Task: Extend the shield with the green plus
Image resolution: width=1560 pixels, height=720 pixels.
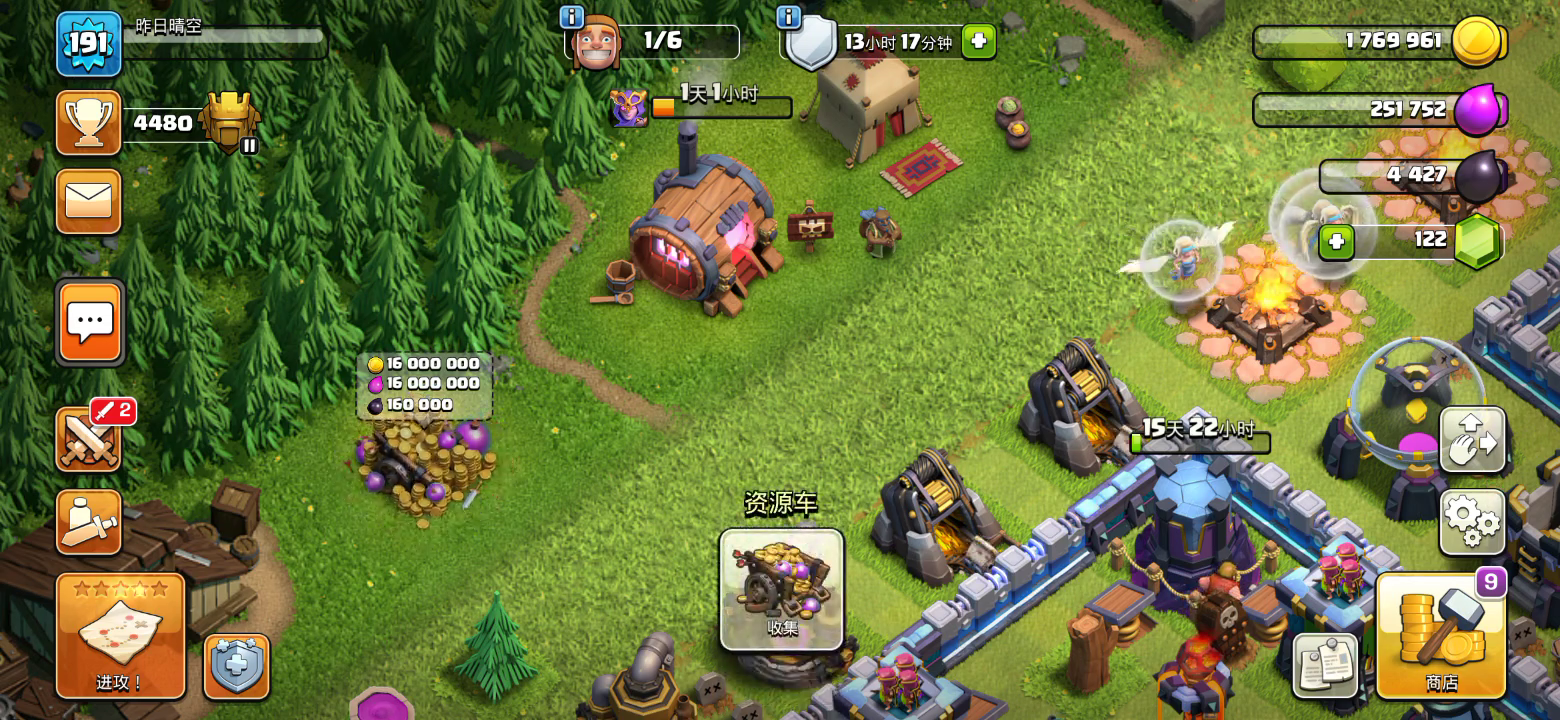Action: 978,42
